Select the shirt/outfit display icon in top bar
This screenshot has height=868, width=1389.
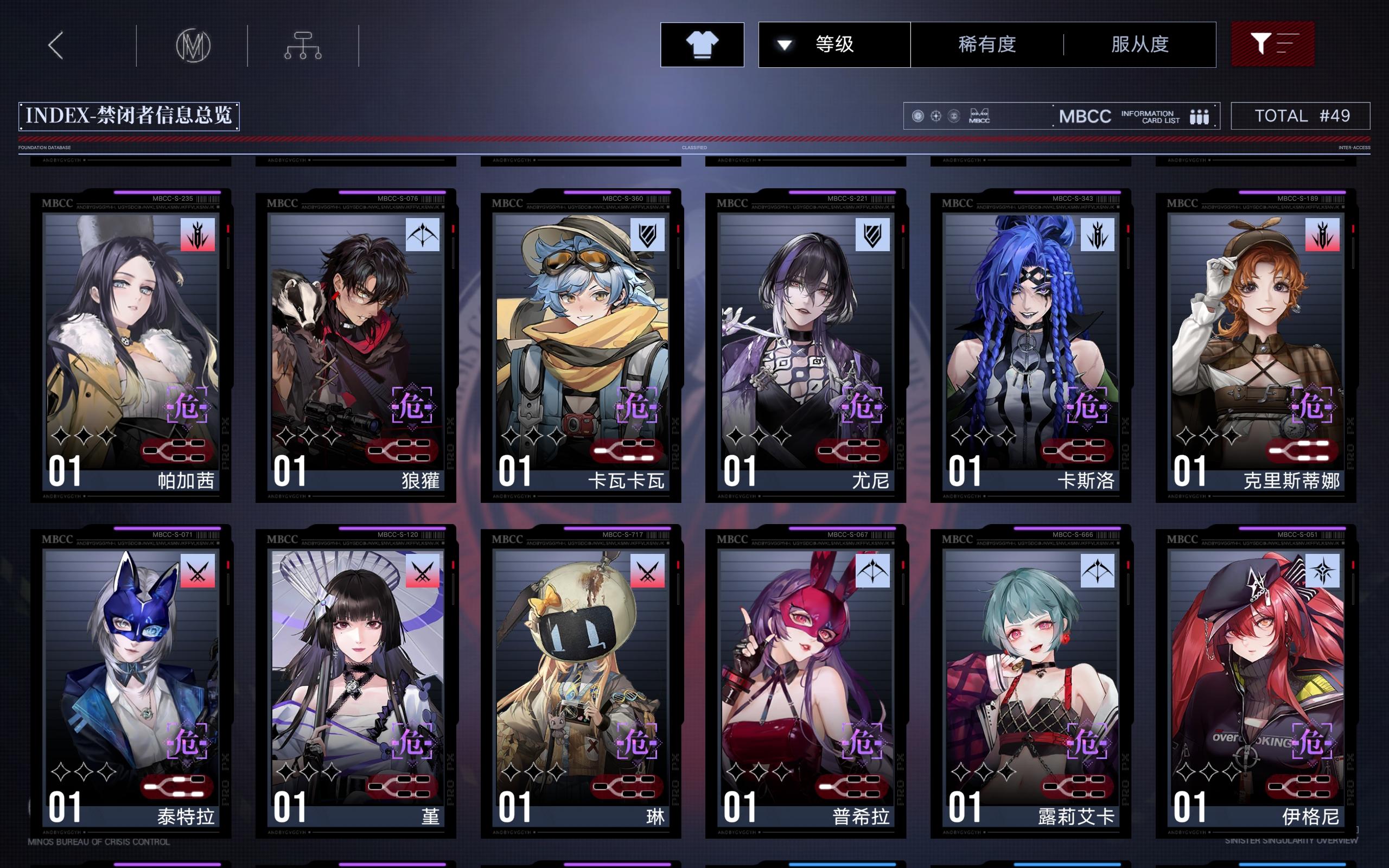702,44
